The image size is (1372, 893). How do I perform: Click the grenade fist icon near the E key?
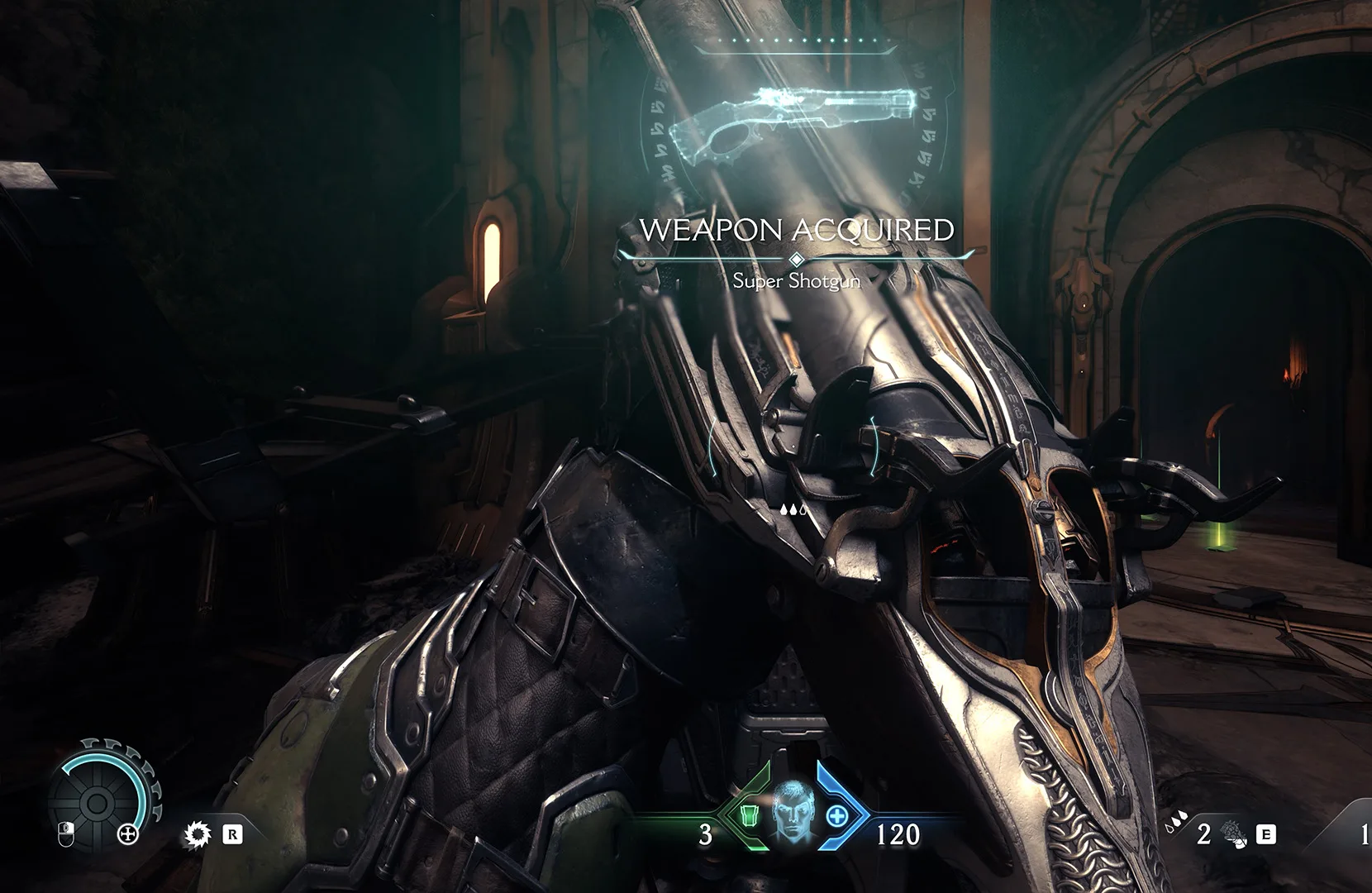(1233, 835)
